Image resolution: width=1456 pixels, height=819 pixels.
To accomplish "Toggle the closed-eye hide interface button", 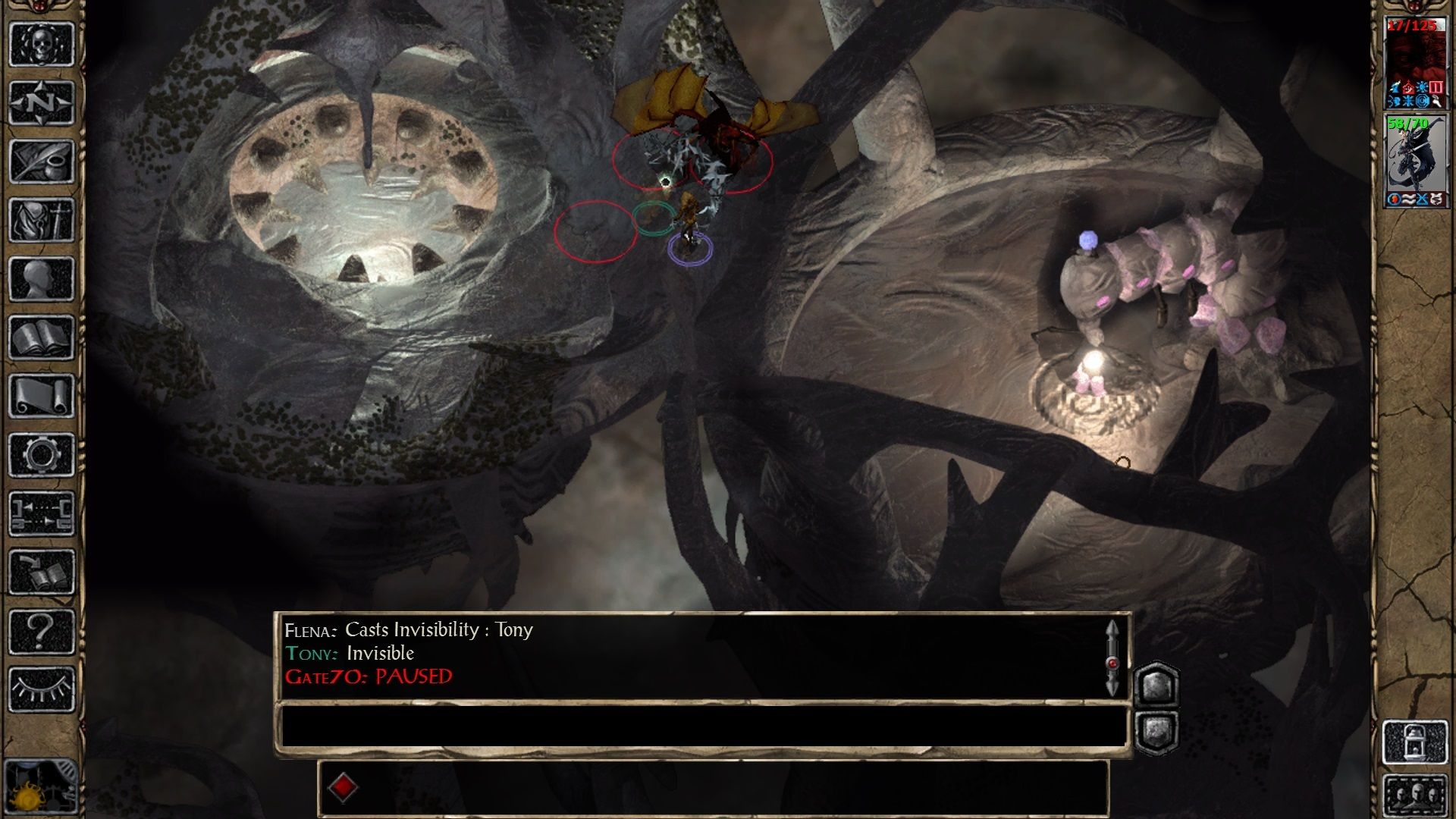I will [x=42, y=689].
